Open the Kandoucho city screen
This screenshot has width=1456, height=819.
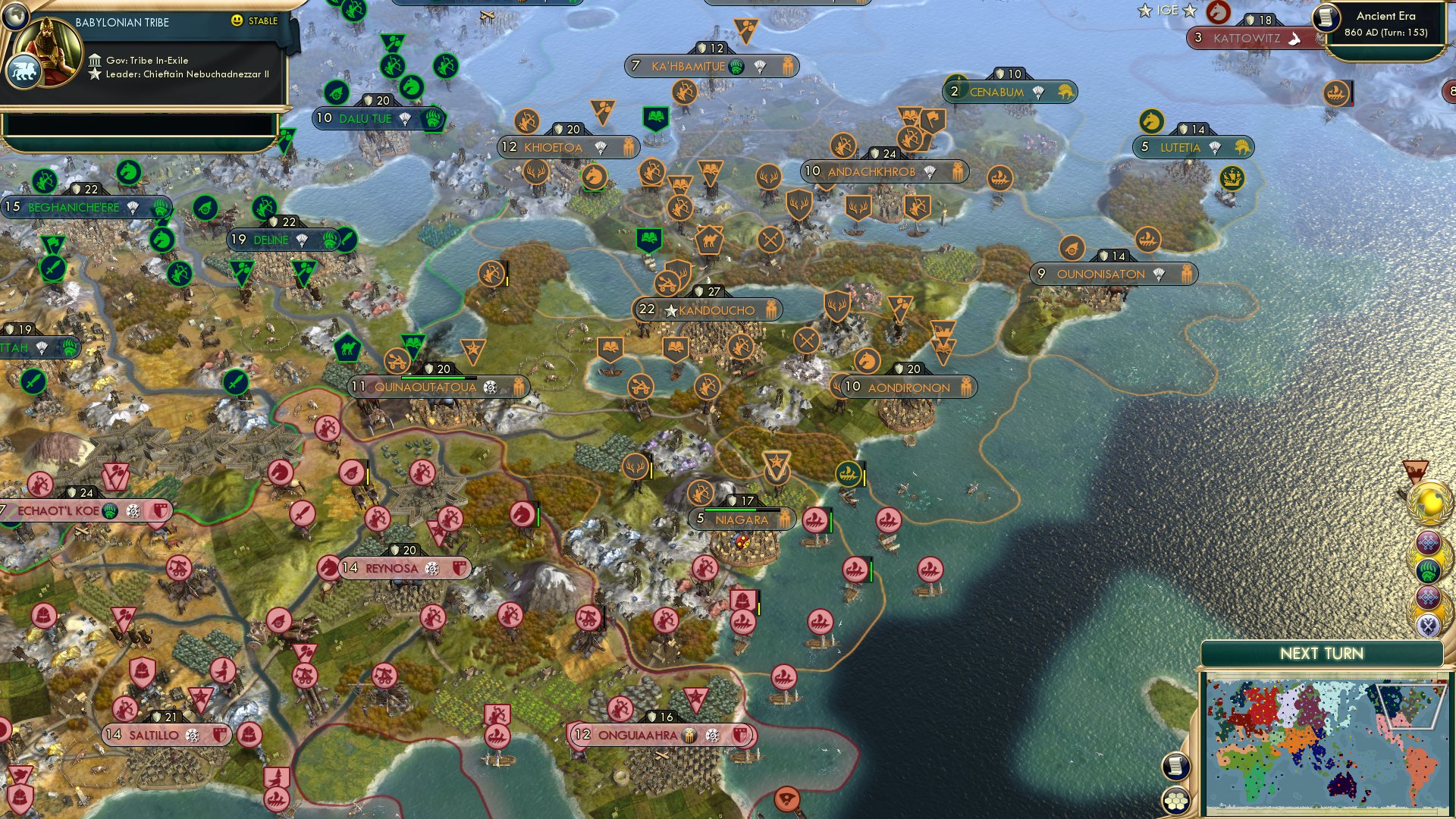pos(717,309)
